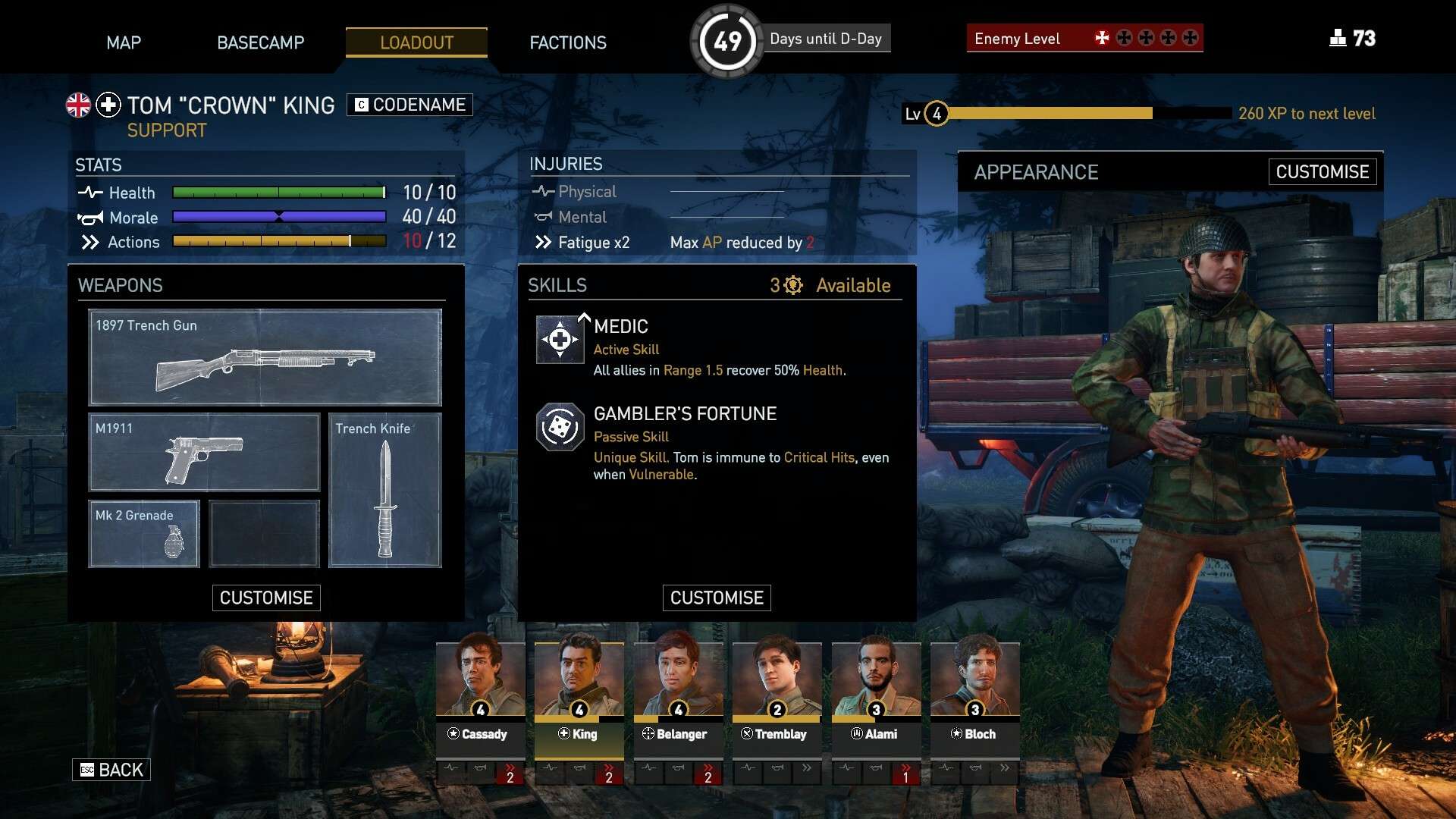This screenshot has width=1456, height=819.
Task: Open the Map tab
Action: (124, 42)
